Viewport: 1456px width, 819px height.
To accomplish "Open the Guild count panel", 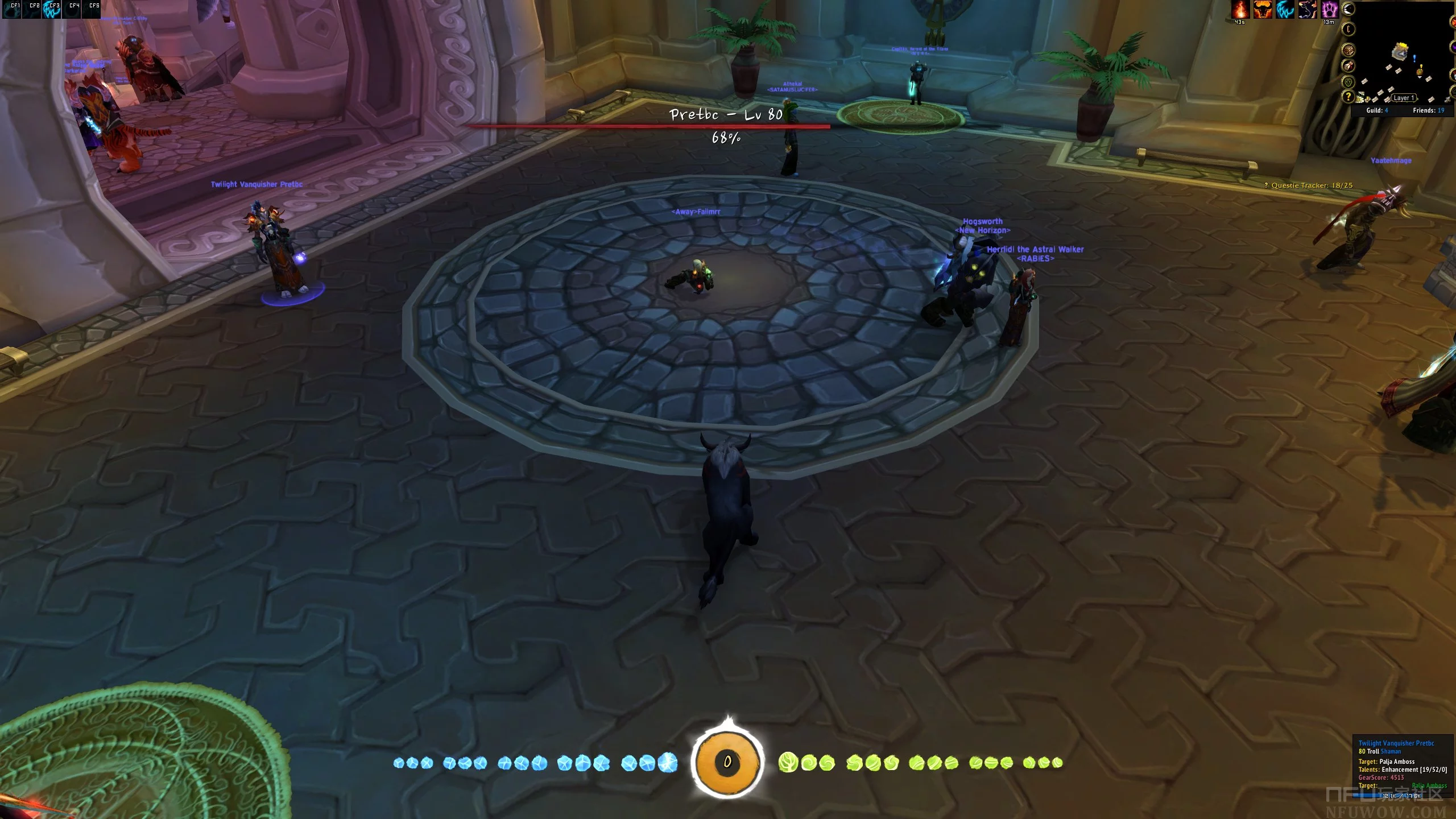I will 1377,110.
